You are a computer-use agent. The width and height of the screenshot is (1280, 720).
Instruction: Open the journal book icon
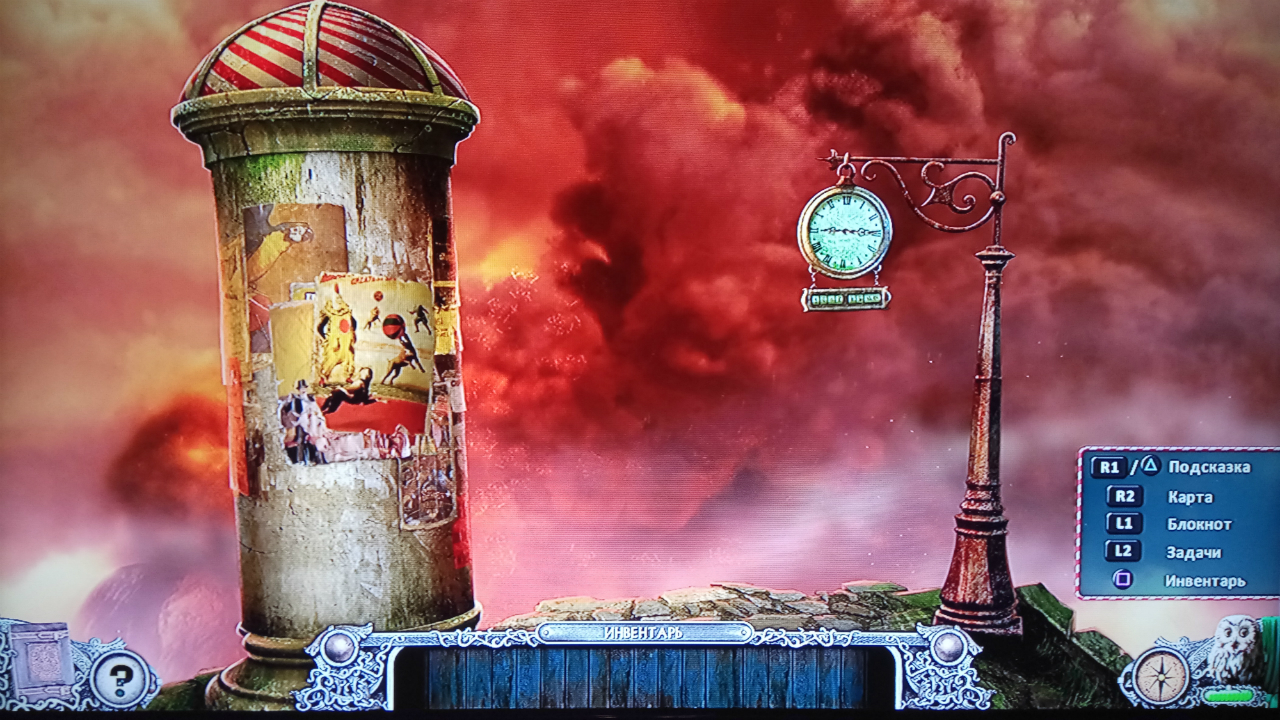42,660
